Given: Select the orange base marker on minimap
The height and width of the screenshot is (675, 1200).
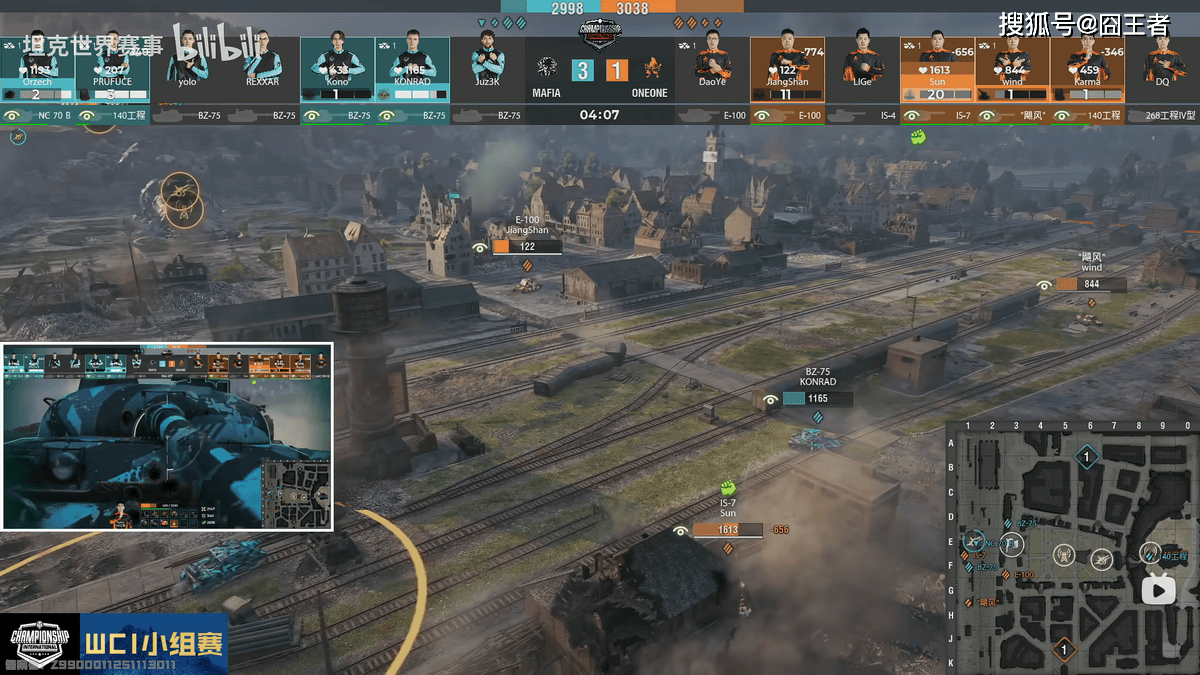Looking at the screenshot, I should [1065, 651].
